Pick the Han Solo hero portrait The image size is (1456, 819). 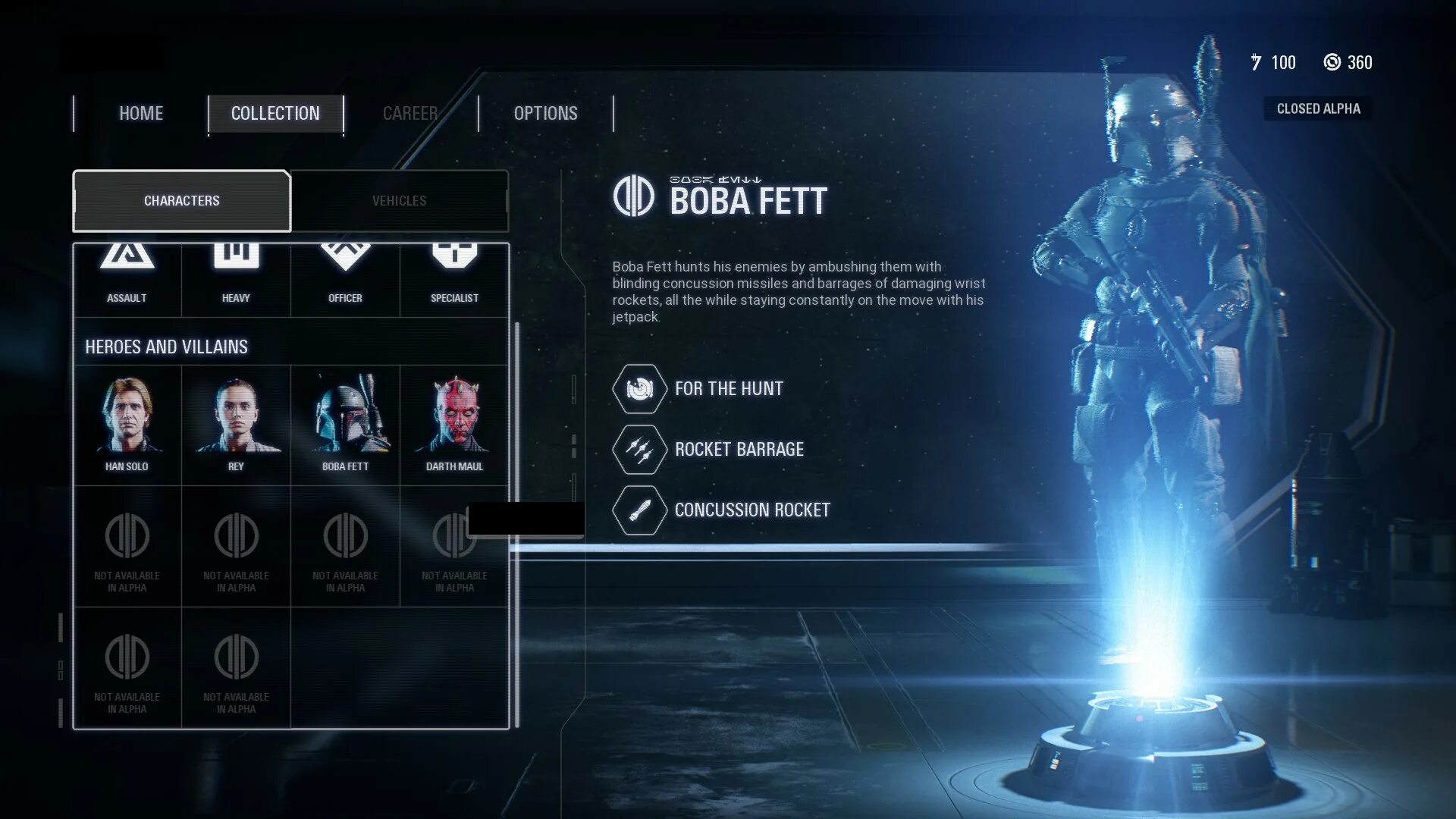[x=127, y=425]
